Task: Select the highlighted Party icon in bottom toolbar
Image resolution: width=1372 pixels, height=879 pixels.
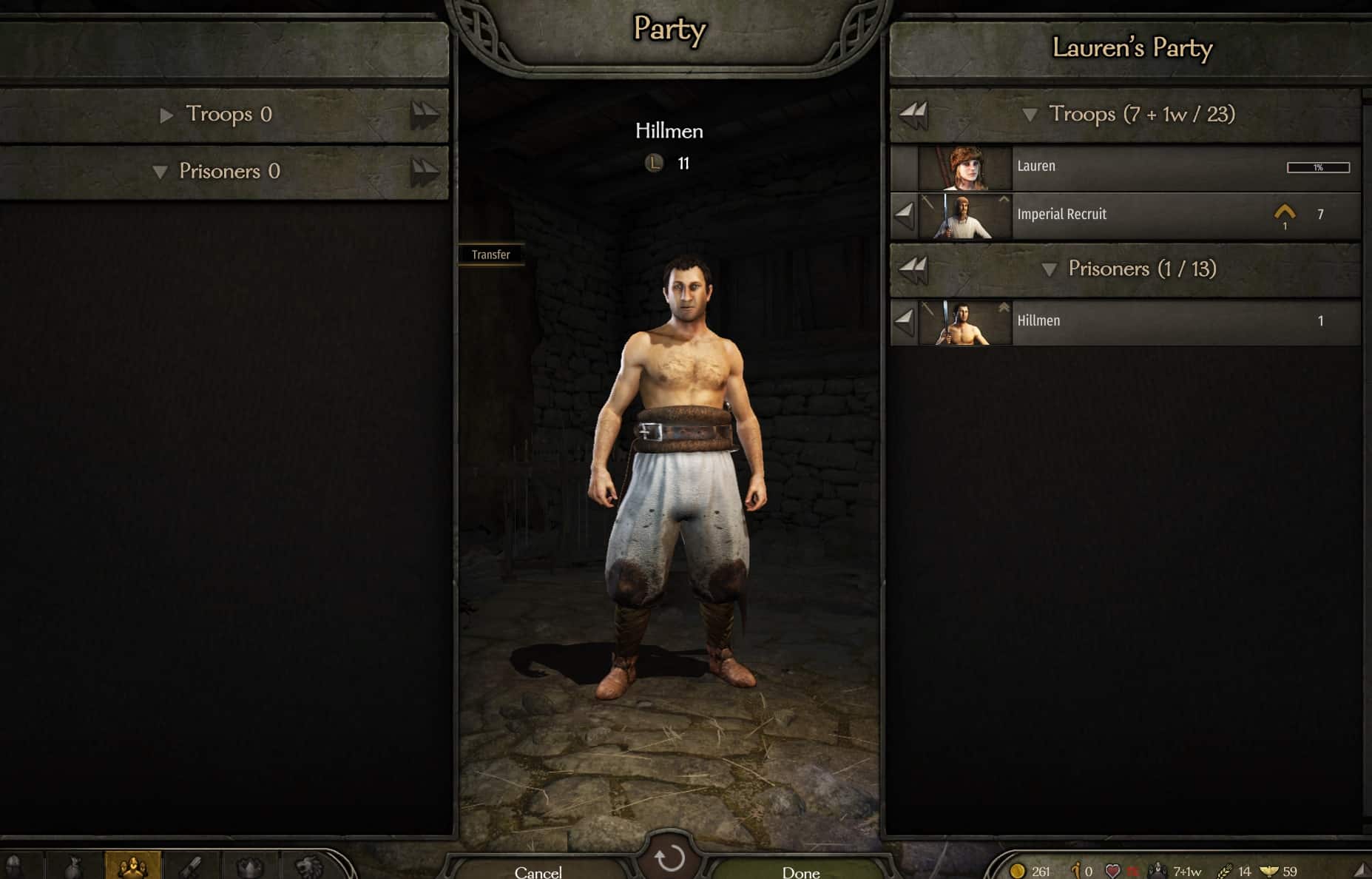Action: click(132, 866)
